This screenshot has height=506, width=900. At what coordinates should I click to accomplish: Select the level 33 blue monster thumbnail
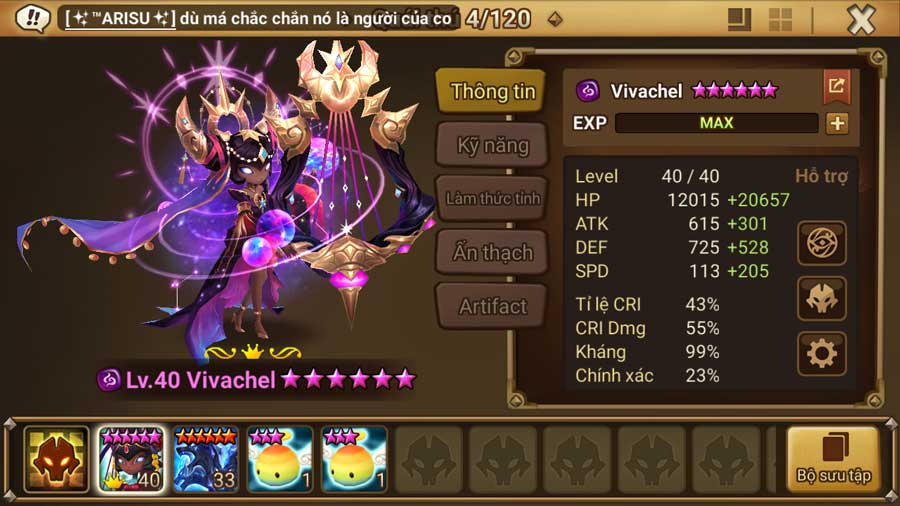(204, 459)
